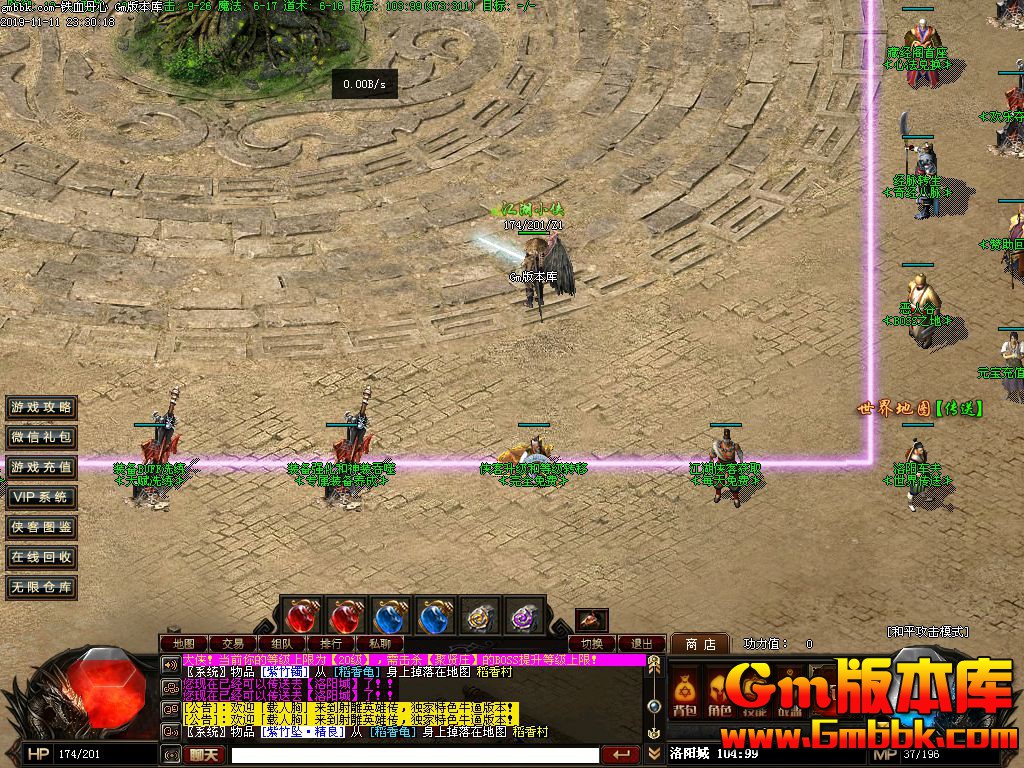This screenshot has height=768, width=1024.
Task: Switch to the 地图 map tab
Action: point(184,643)
